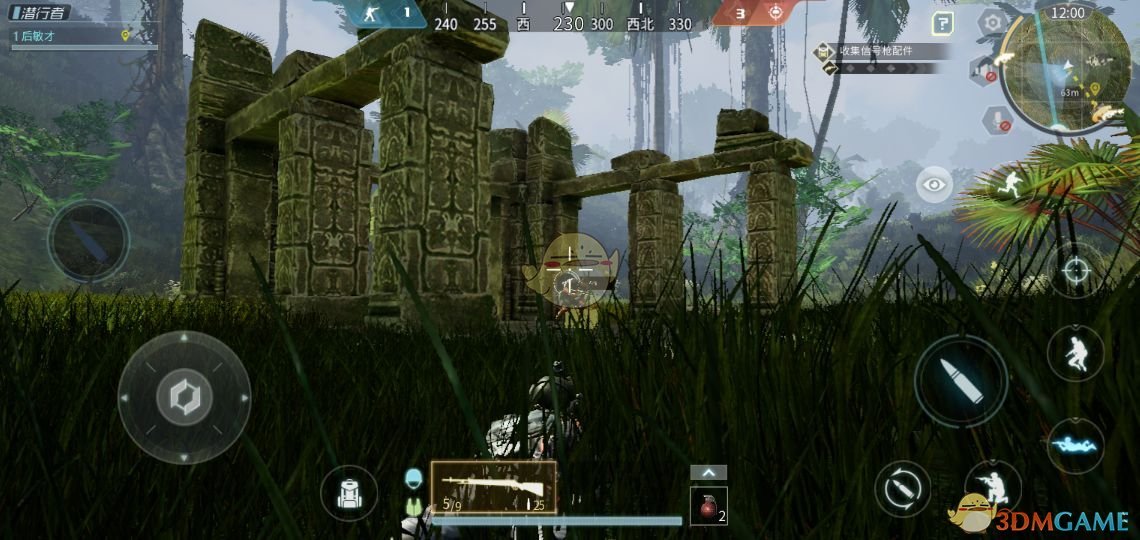Tap the question mark help button
The height and width of the screenshot is (540, 1140).
(x=942, y=23)
